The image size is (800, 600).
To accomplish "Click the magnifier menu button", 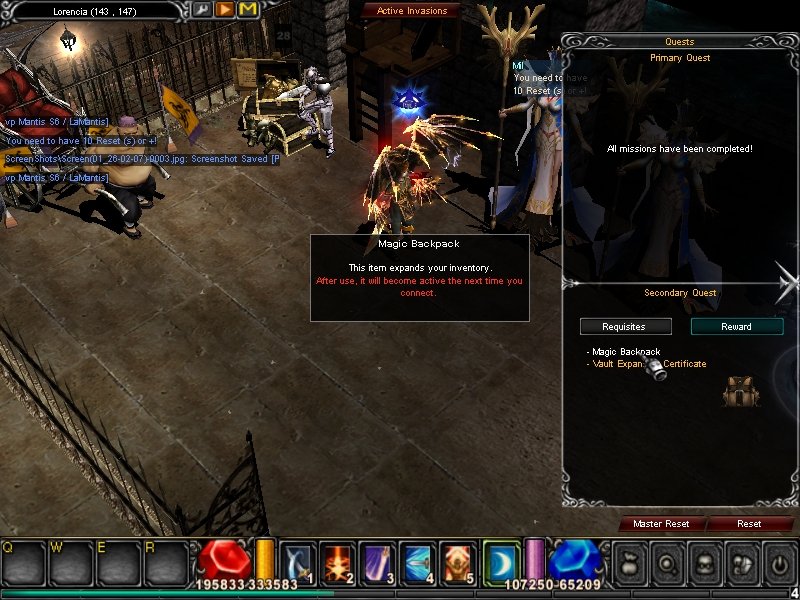I will [x=666, y=563].
